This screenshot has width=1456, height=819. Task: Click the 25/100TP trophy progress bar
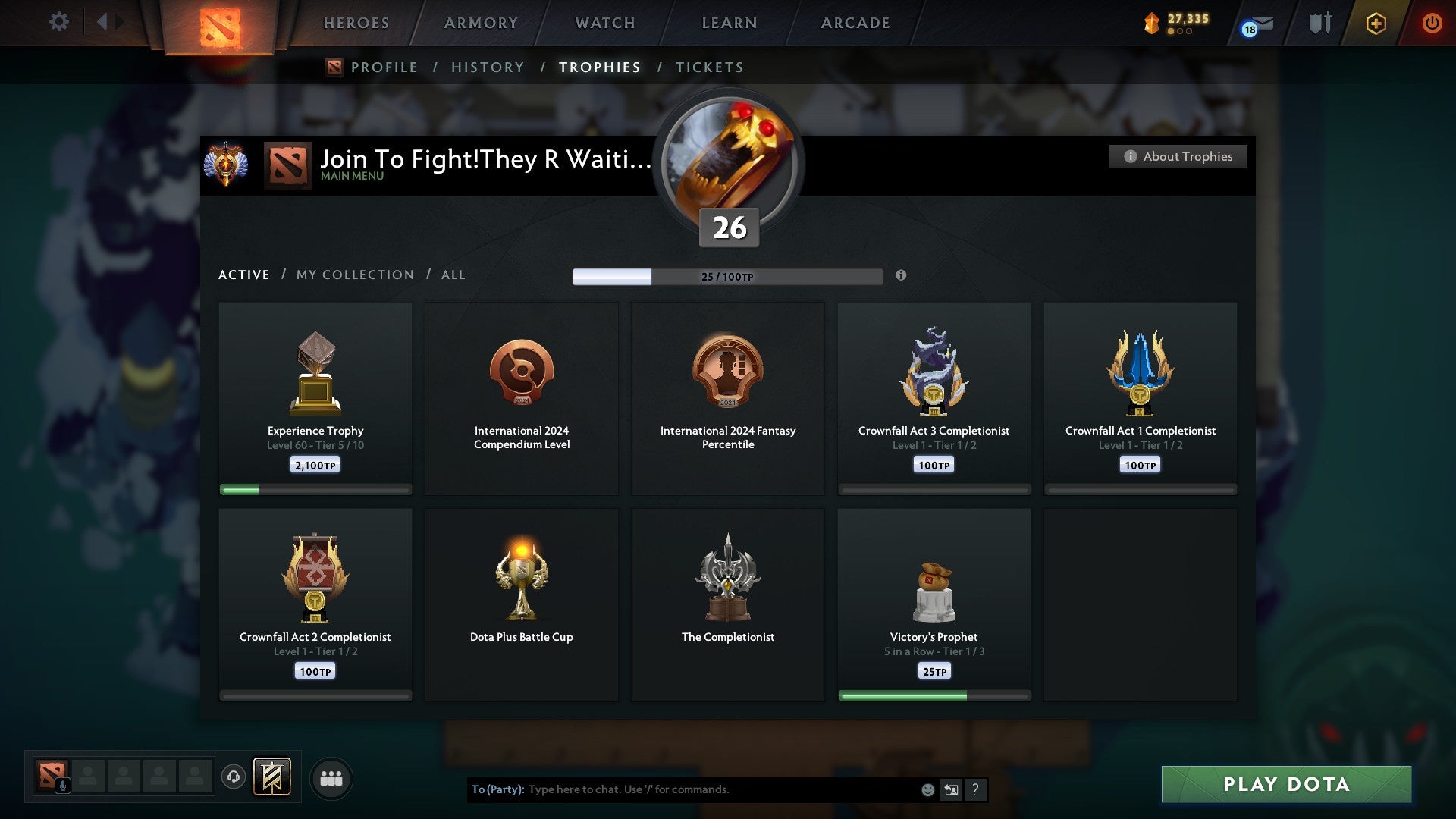point(729,277)
